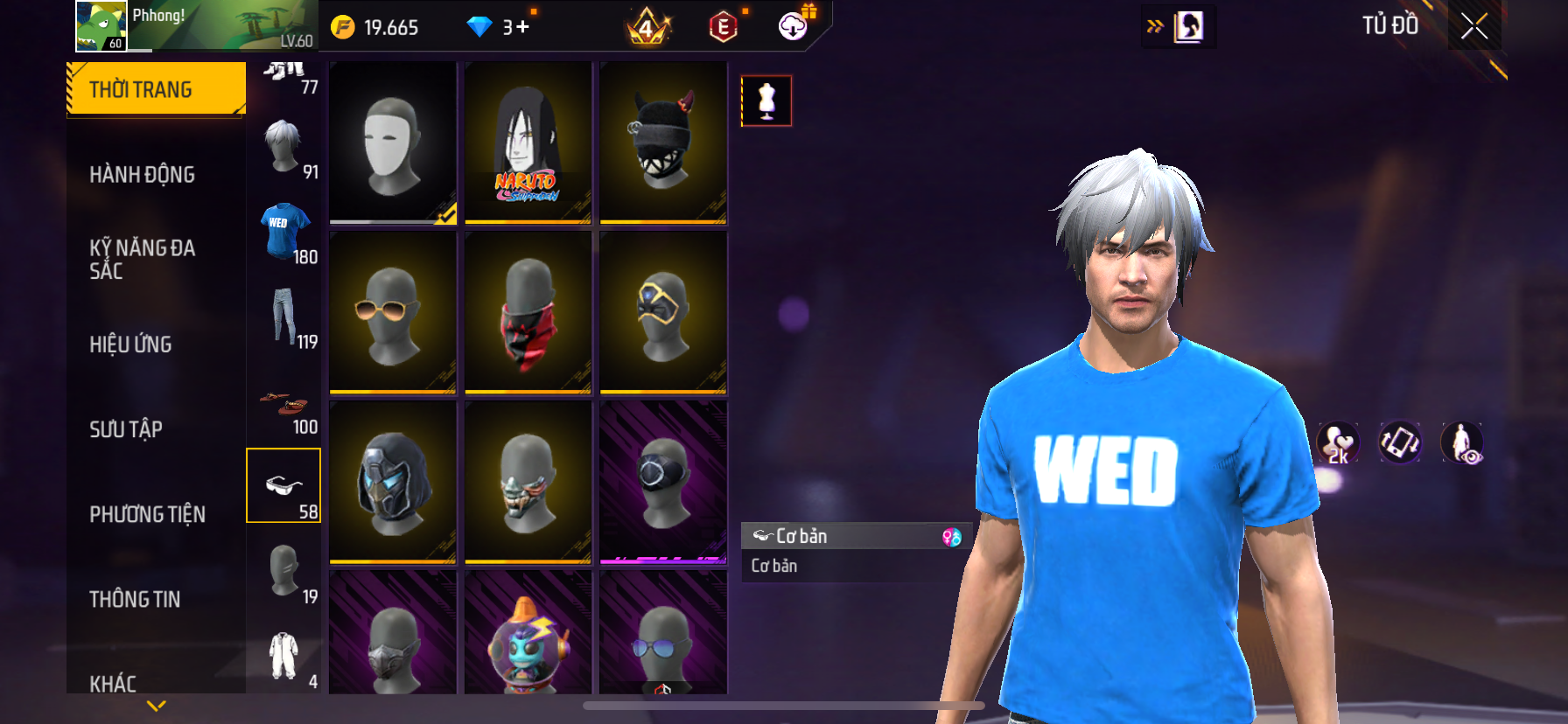Pick the sandals footwear subcategory
Image resolution: width=1568 pixels, height=724 pixels.
click(284, 402)
